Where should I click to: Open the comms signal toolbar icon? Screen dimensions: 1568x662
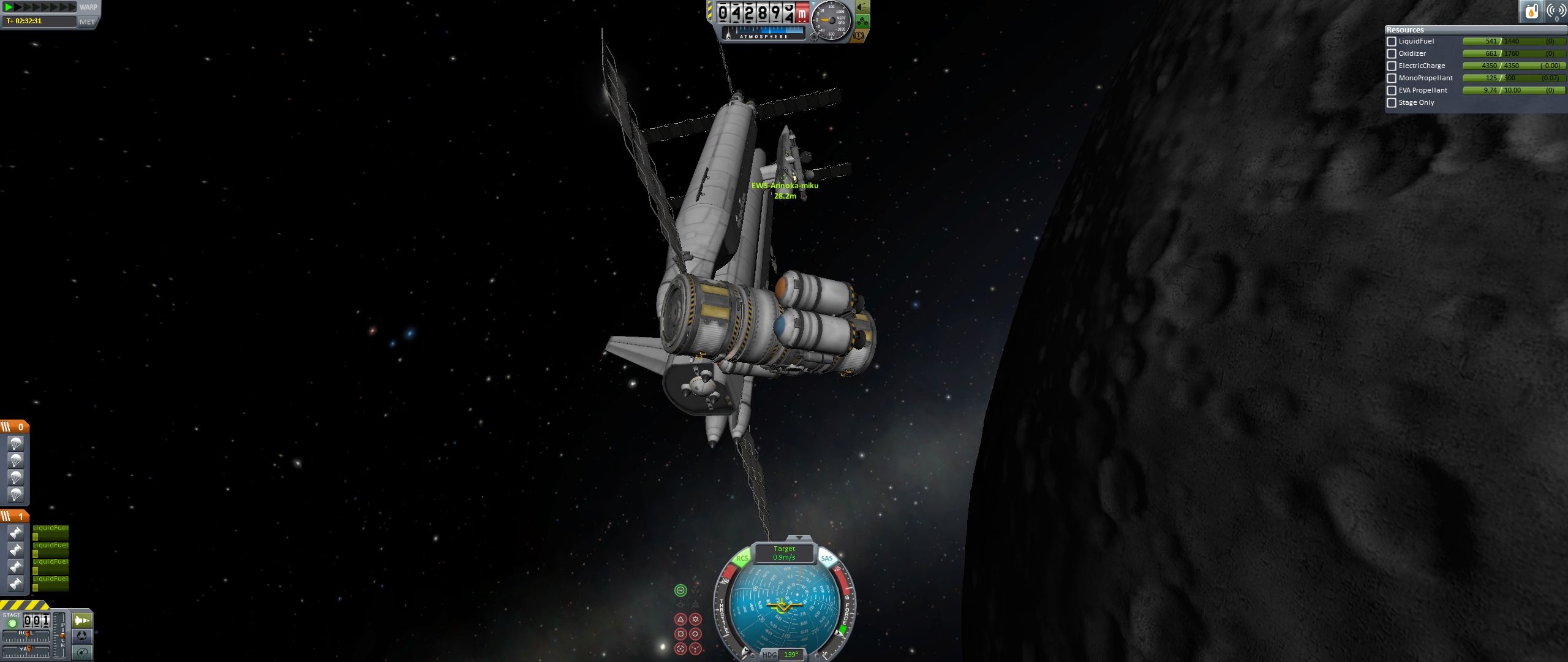pyautogui.click(x=1556, y=11)
